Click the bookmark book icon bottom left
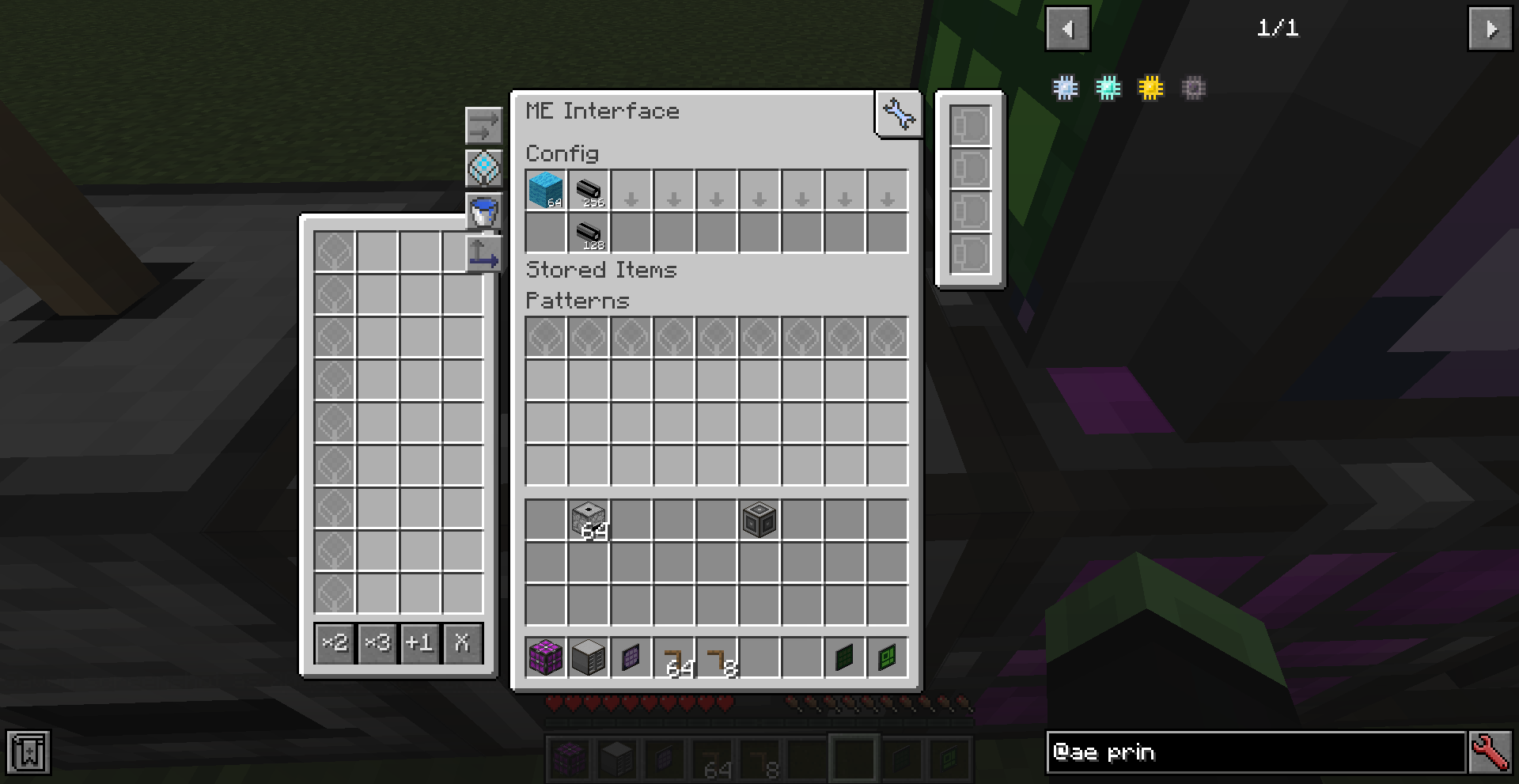1519x784 pixels. (28, 752)
